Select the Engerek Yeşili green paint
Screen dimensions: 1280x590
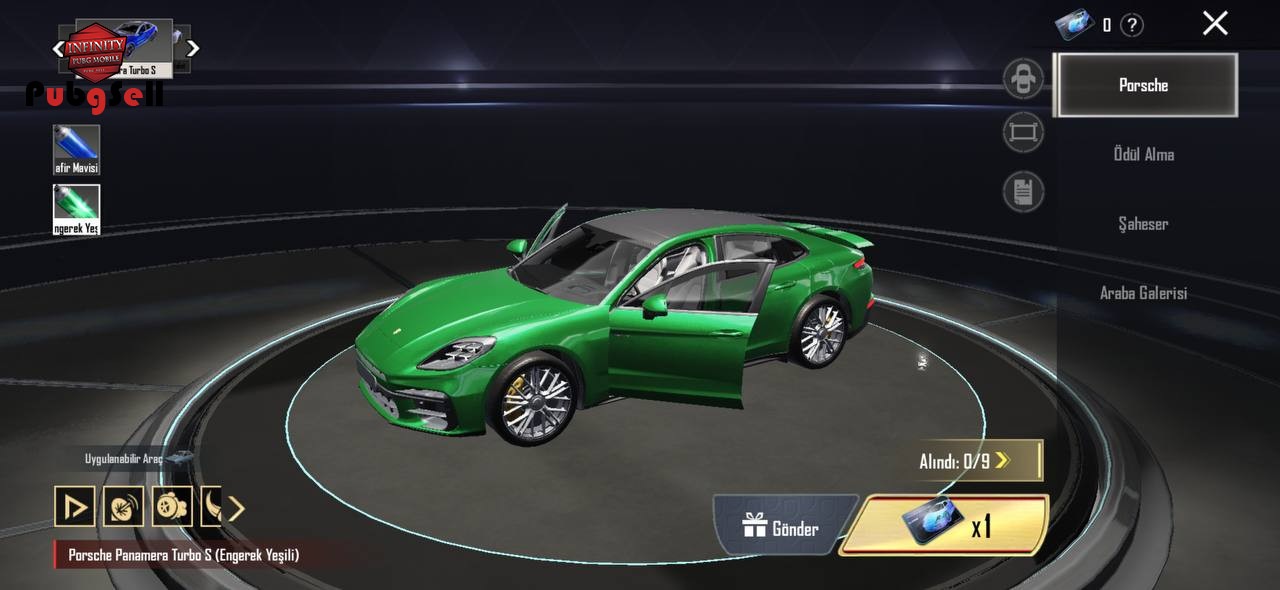[76, 209]
